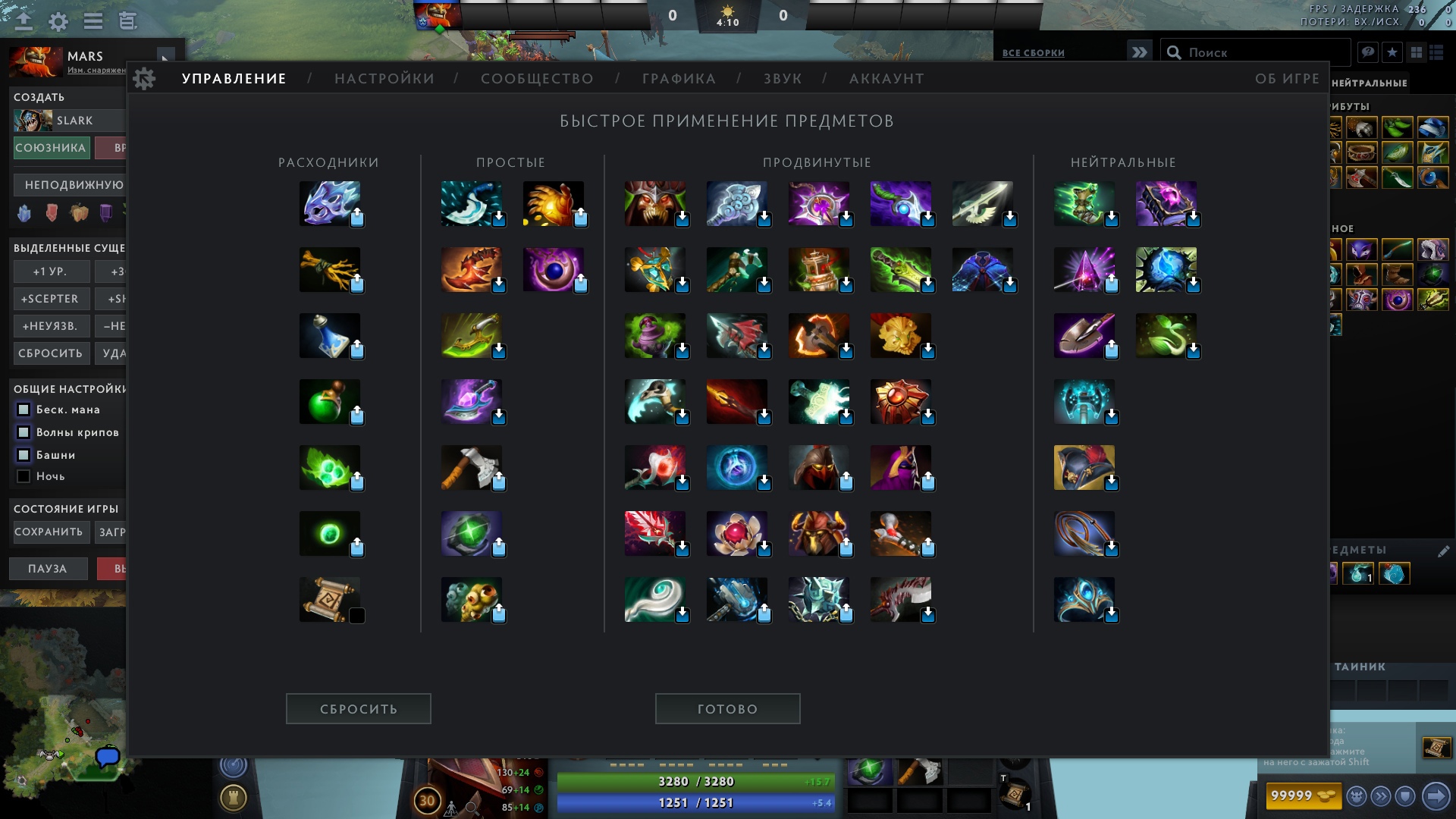
Task: Select the Tango icon in Расходники column
Action: pyautogui.click(x=330, y=268)
